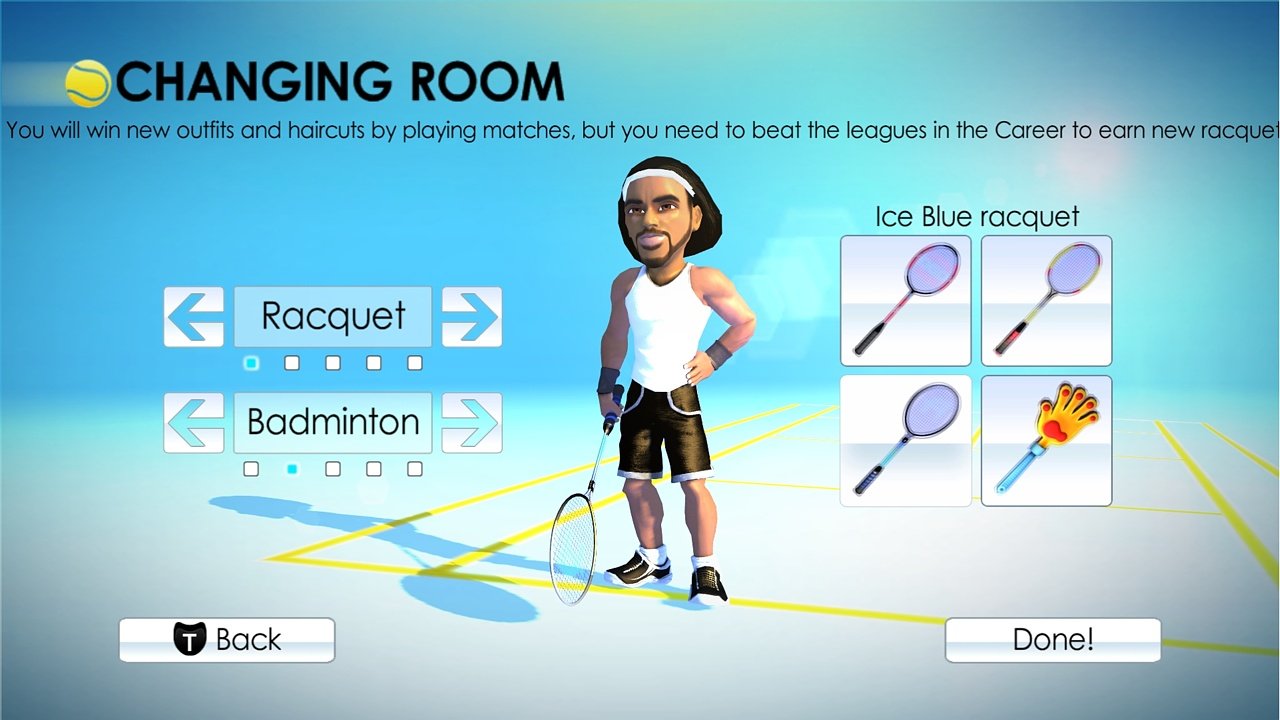Pick the orange hand clapper racquet
The height and width of the screenshot is (720, 1280).
click(1045, 440)
